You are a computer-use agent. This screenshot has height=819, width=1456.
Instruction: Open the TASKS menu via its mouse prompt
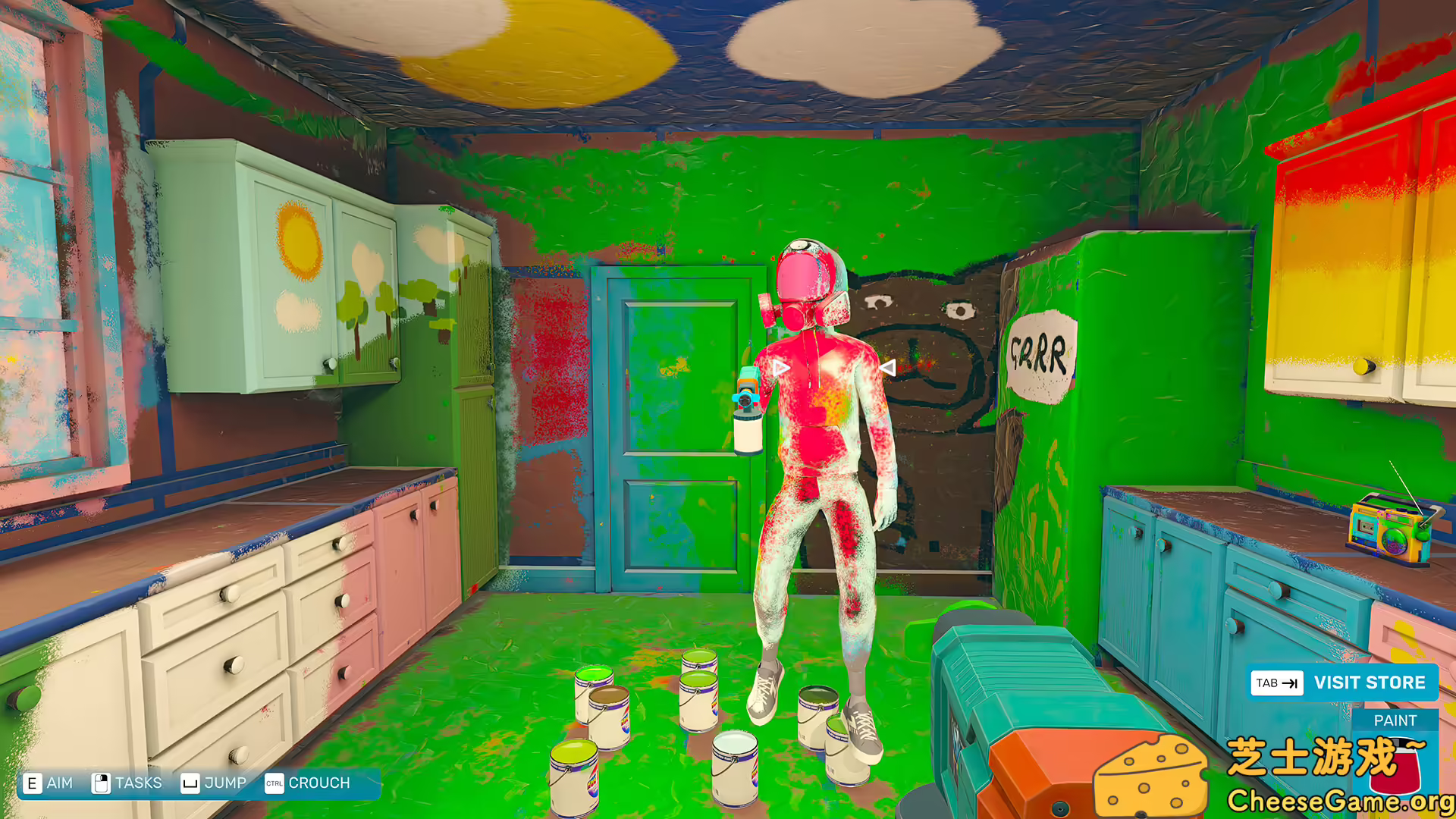(139, 782)
